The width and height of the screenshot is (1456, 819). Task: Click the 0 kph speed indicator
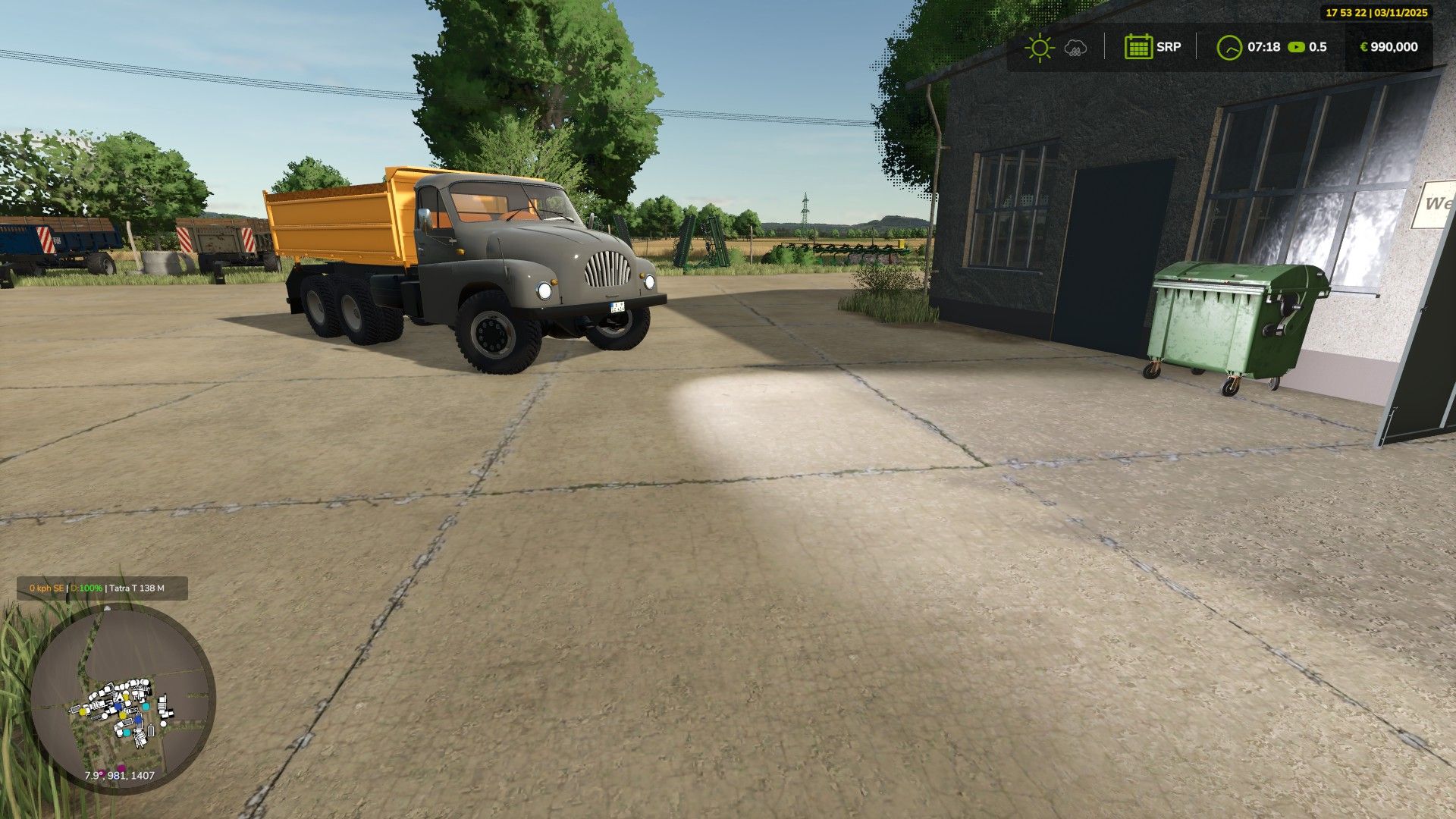(x=39, y=588)
